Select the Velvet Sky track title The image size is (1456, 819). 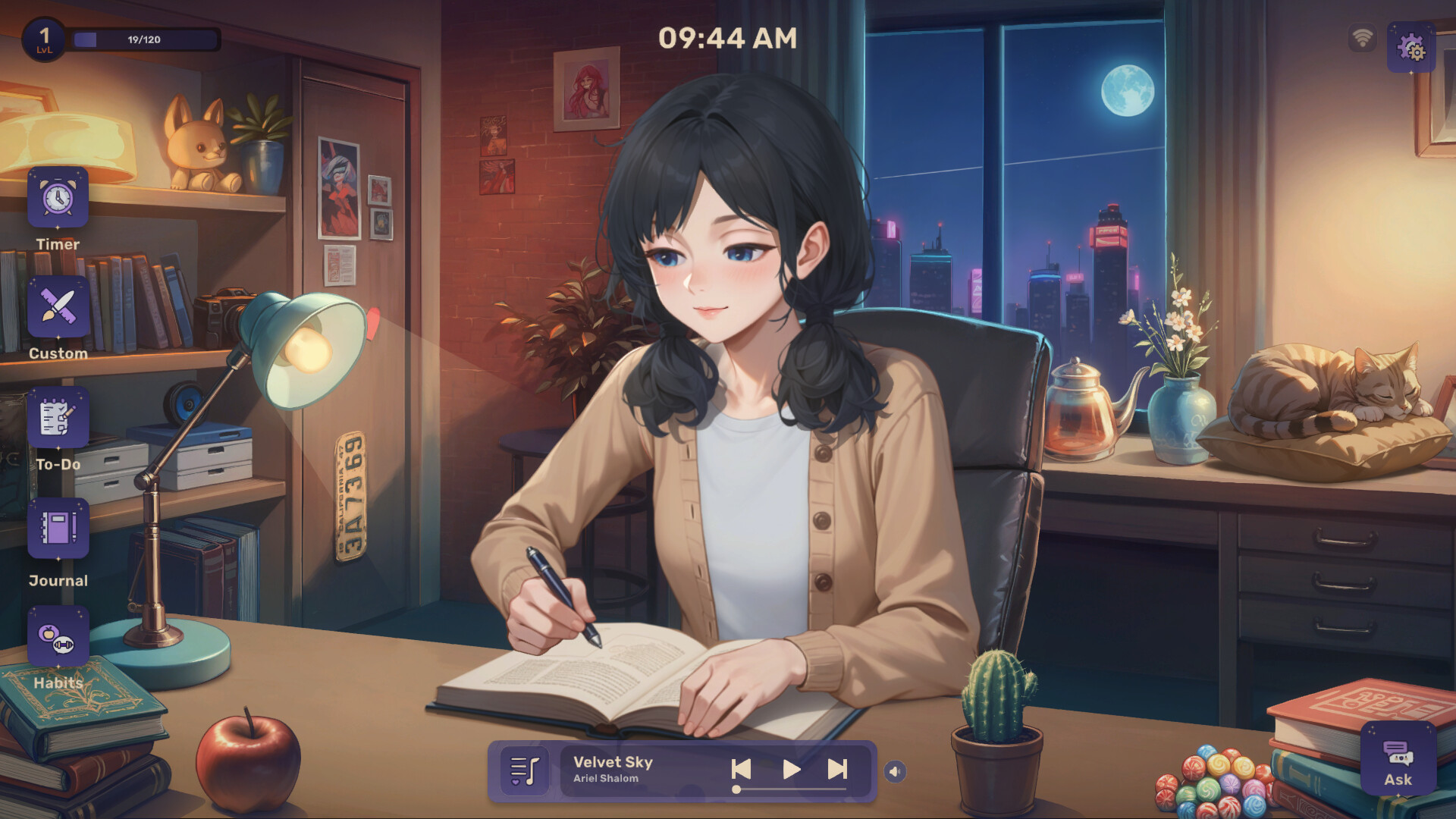click(x=611, y=762)
